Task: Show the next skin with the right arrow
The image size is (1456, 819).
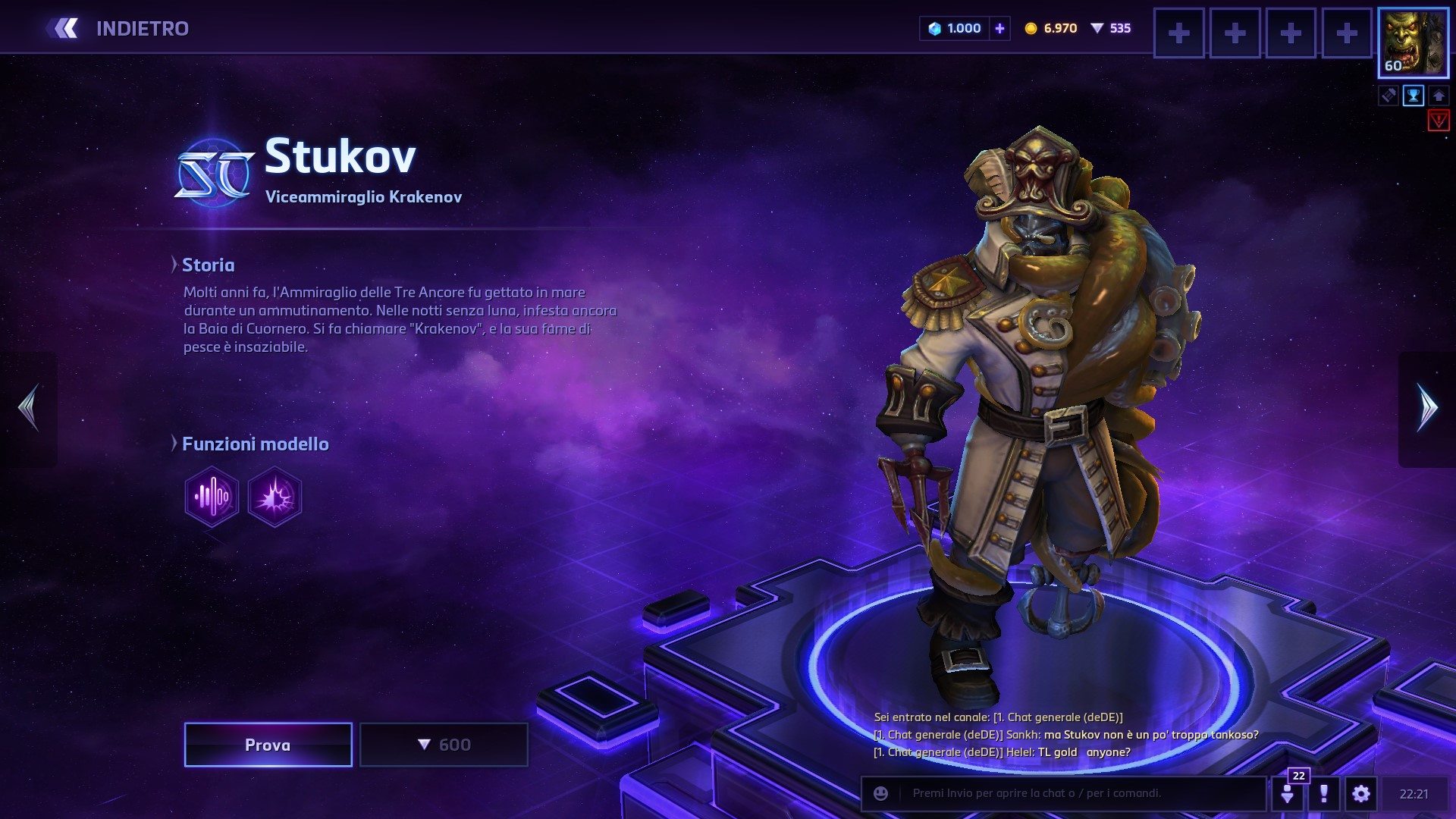Action: click(x=1427, y=409)
